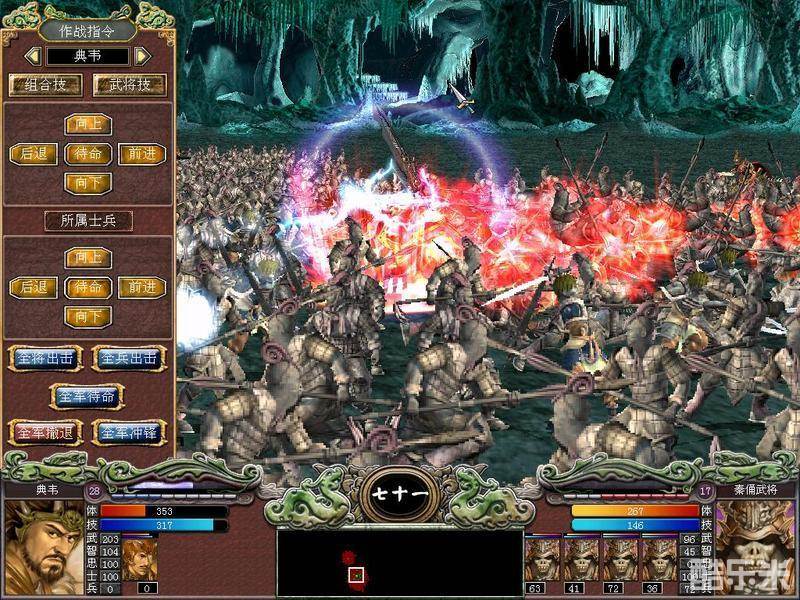The height and width of the screenshot is (600, 800).
Task: Set the general to 待命 standby
Action: point(88,154)
